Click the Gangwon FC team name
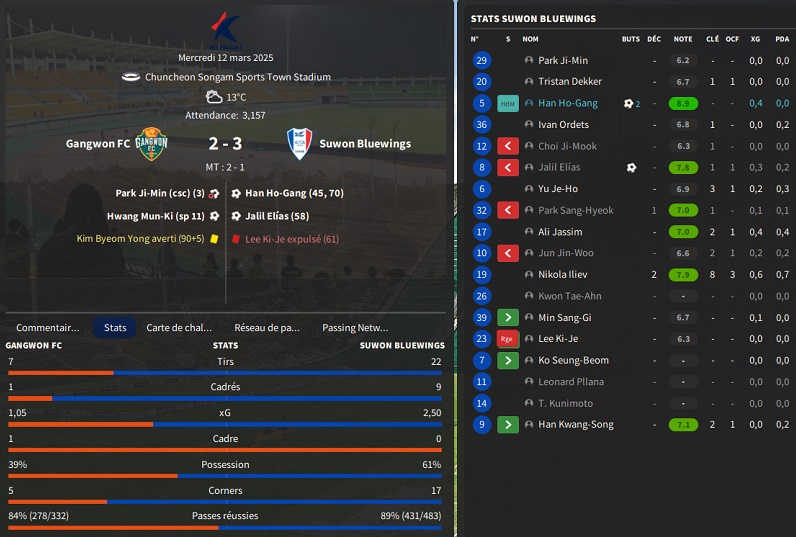 click(x=97, y=144)
